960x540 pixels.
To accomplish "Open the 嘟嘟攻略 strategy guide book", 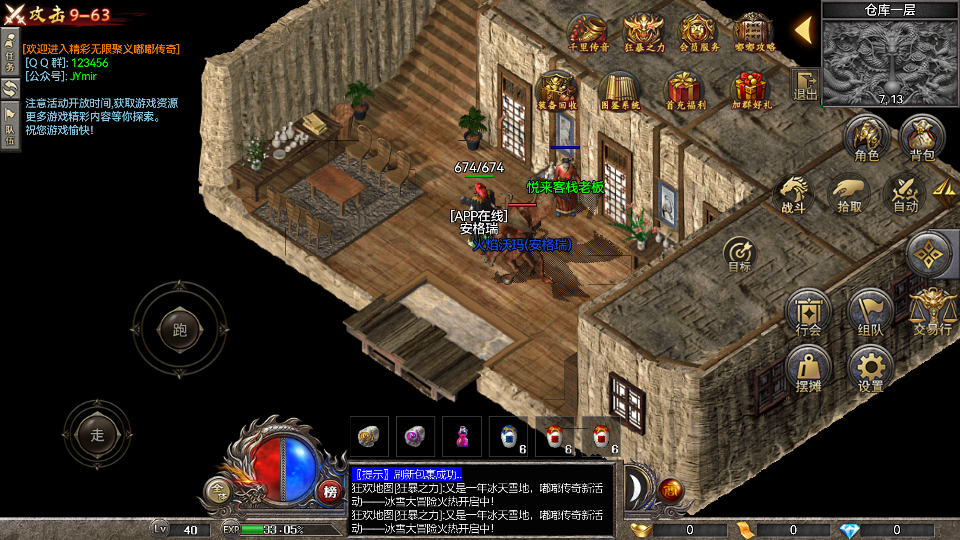I will click(x=754, y=34).
